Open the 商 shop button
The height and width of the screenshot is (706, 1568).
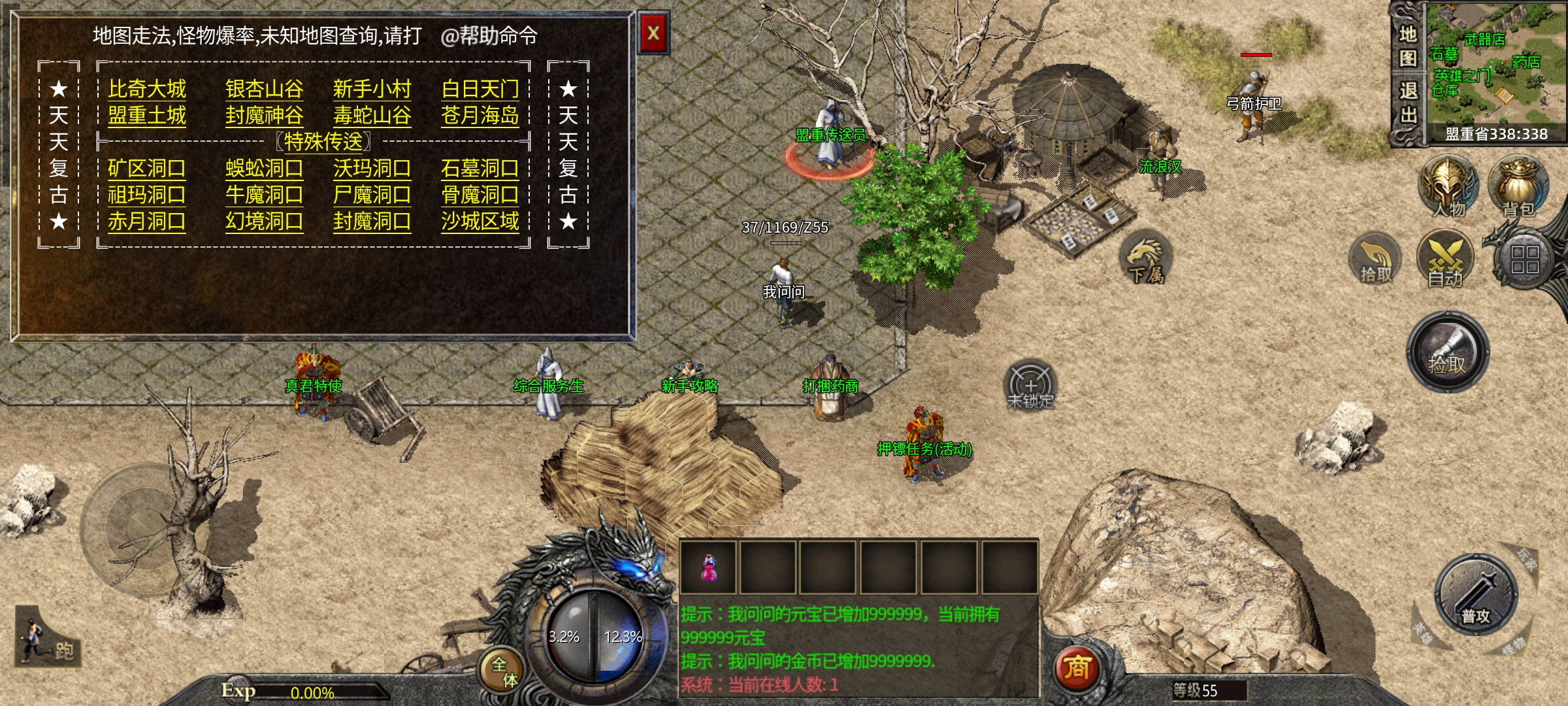1077,668
